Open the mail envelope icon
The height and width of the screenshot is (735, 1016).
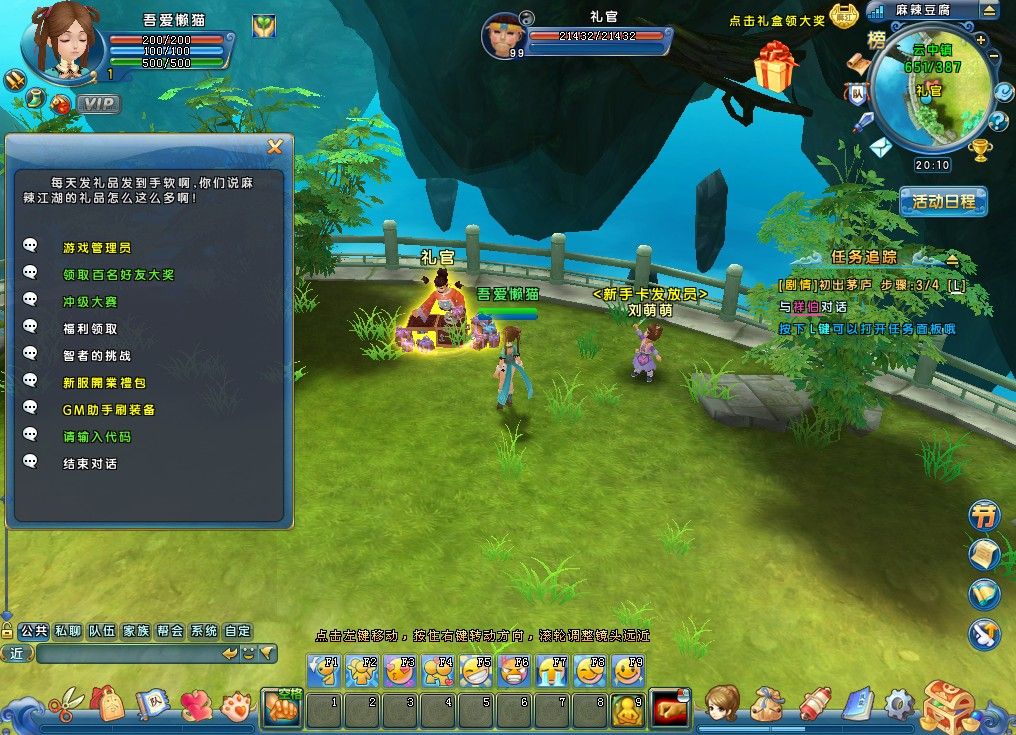pyautogui.click(x=879, y=148)
